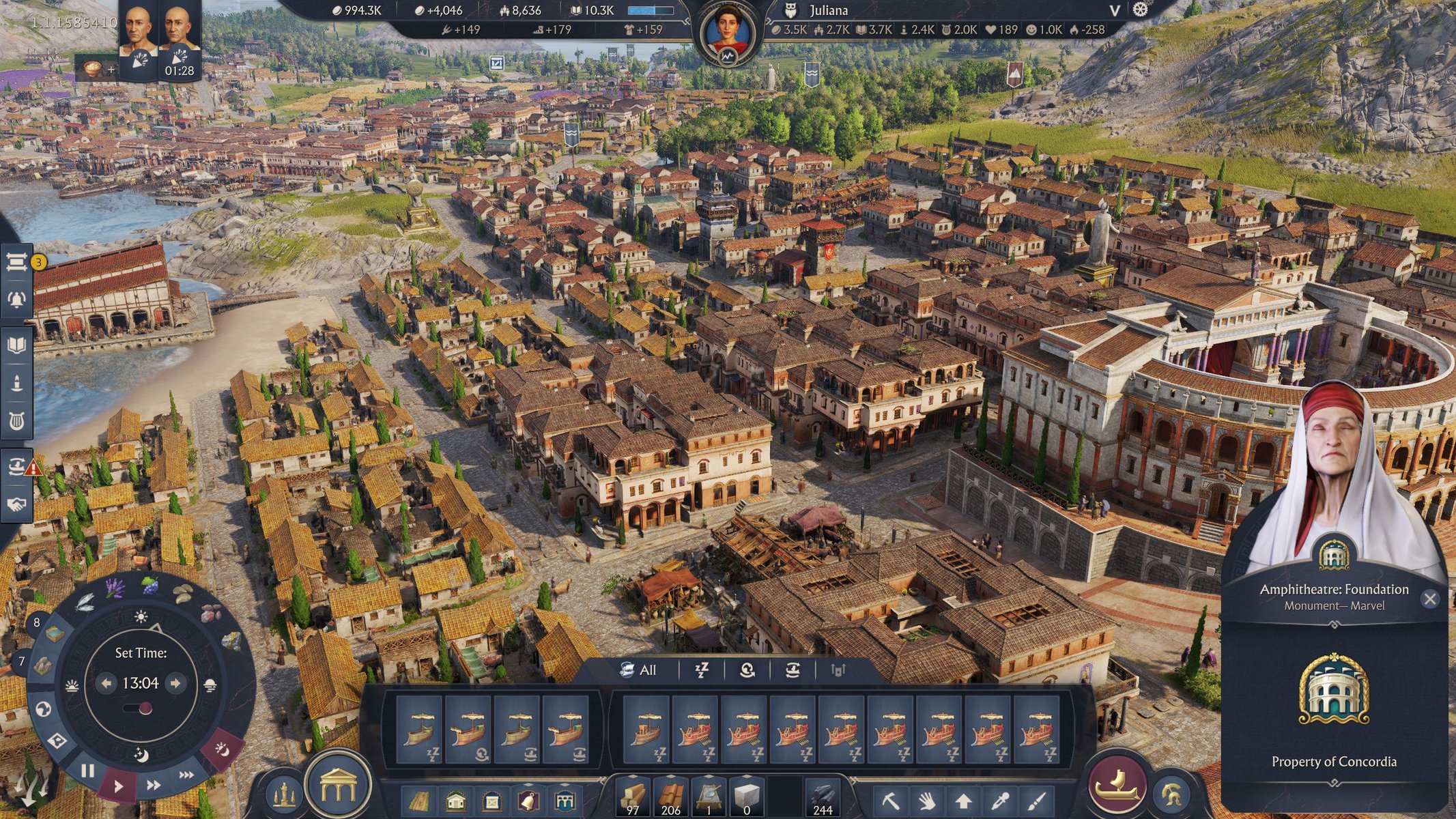Open the lyre icon panel

(17, 421)
